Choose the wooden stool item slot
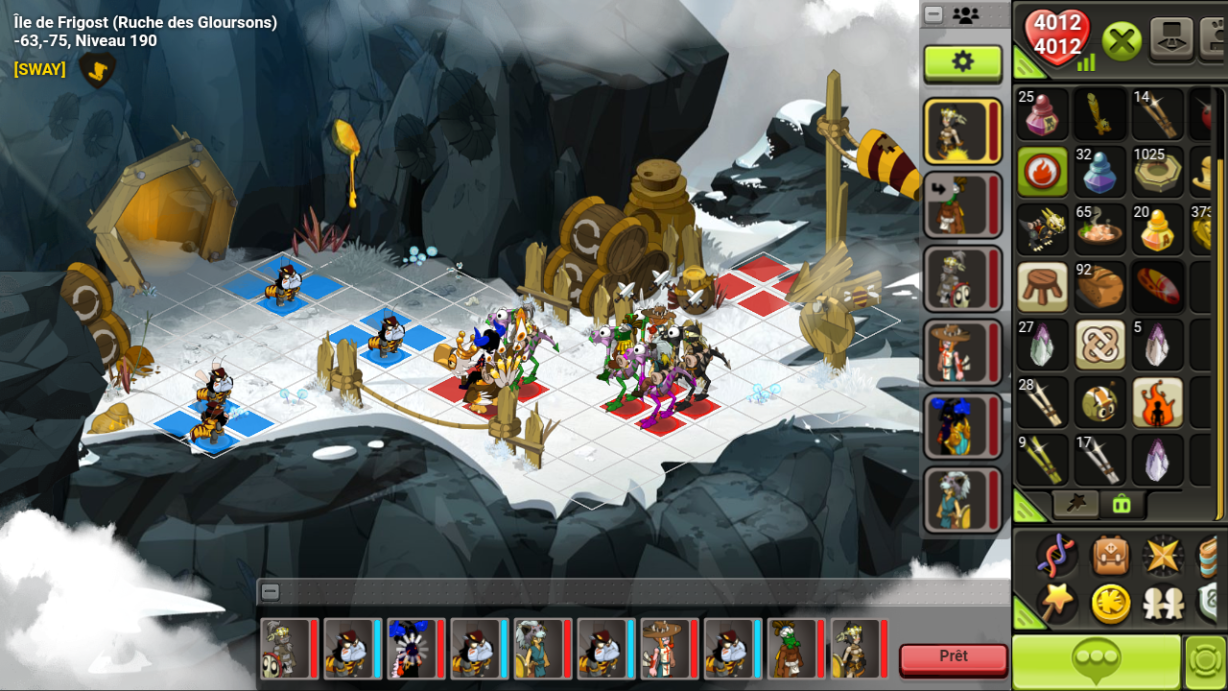Image resolution: width=1228 pixels, height=691 pixels. [x=1042, y=287]
